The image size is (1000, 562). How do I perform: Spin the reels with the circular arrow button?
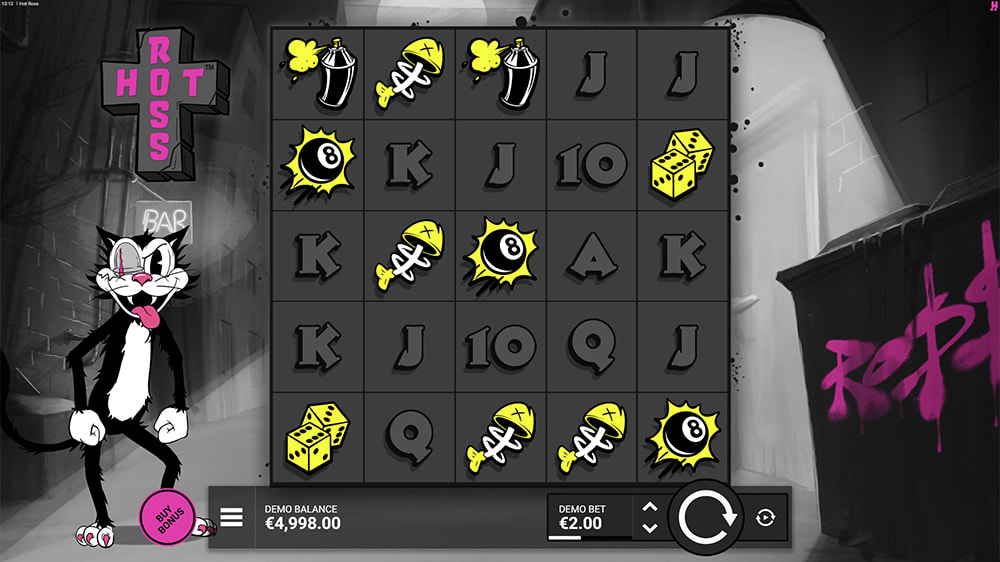tap(707, 517)
